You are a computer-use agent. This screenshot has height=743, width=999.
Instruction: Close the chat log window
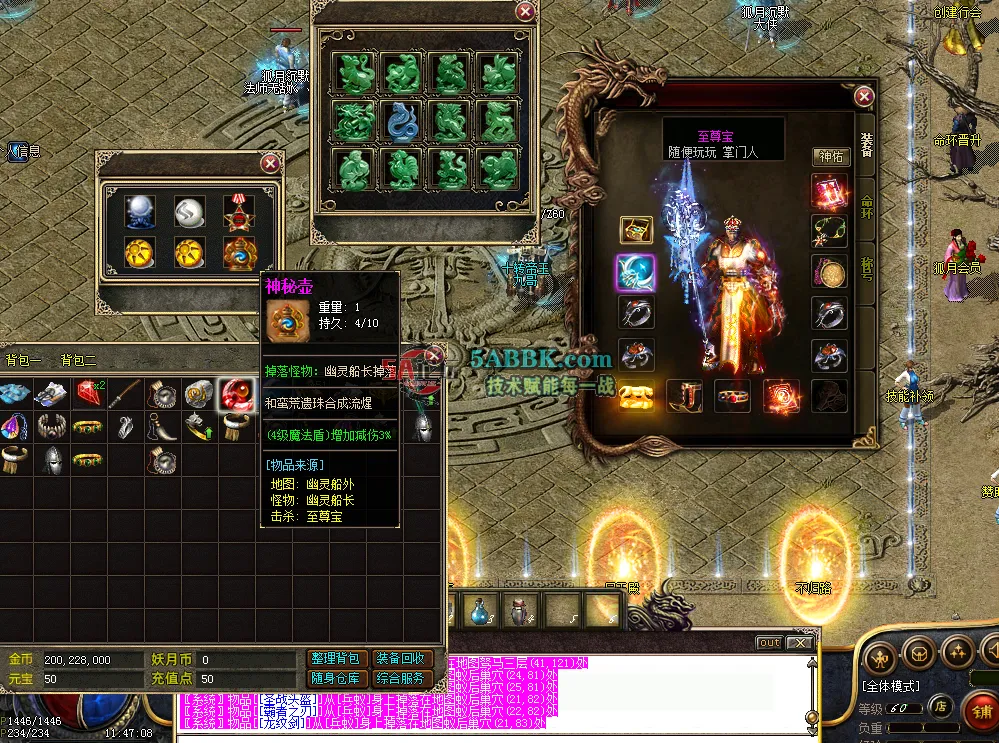(x=799, y=643)
